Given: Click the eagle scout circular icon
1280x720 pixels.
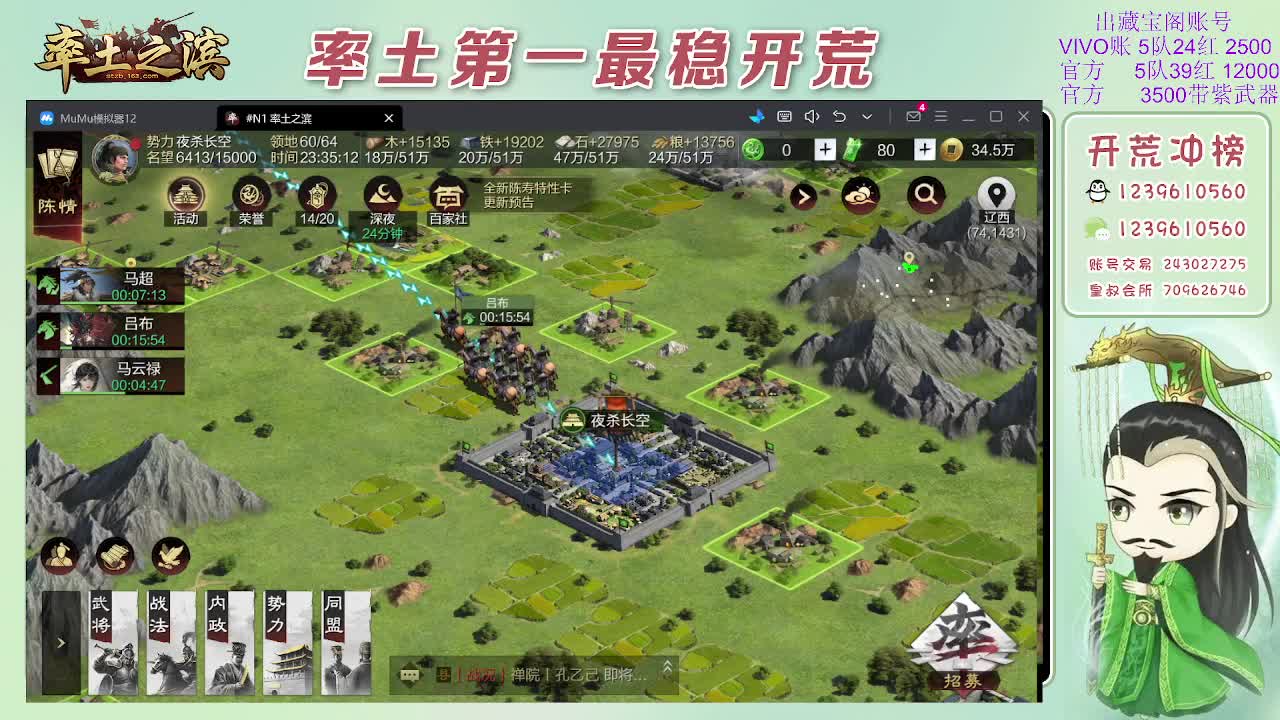Looking at the screenshot, I should [170, 558].
